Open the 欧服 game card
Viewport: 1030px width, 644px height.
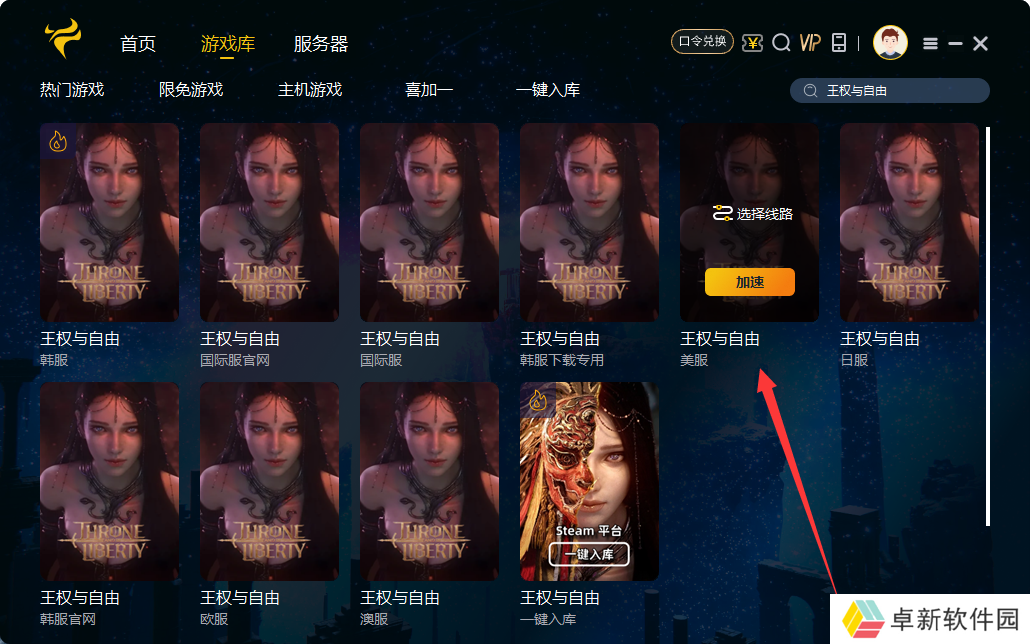coord(270,480)
